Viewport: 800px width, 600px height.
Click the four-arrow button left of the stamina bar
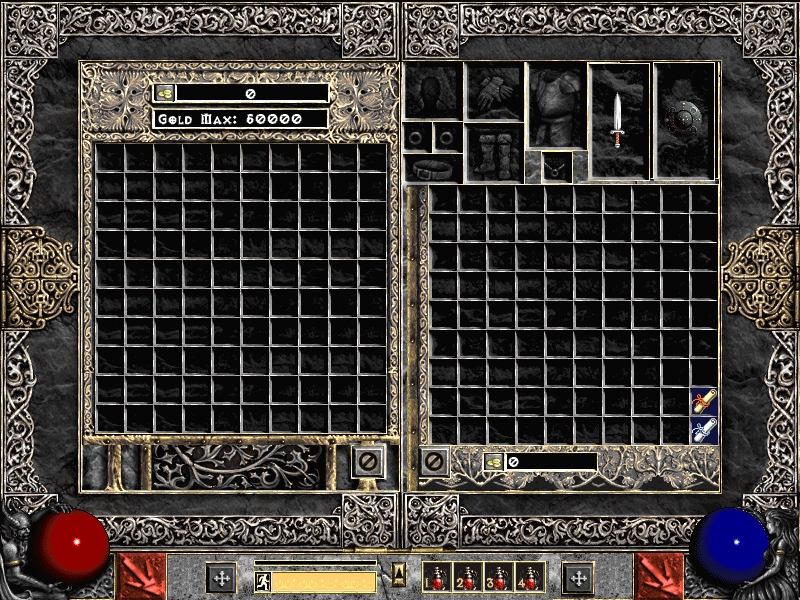coord(220,578)
